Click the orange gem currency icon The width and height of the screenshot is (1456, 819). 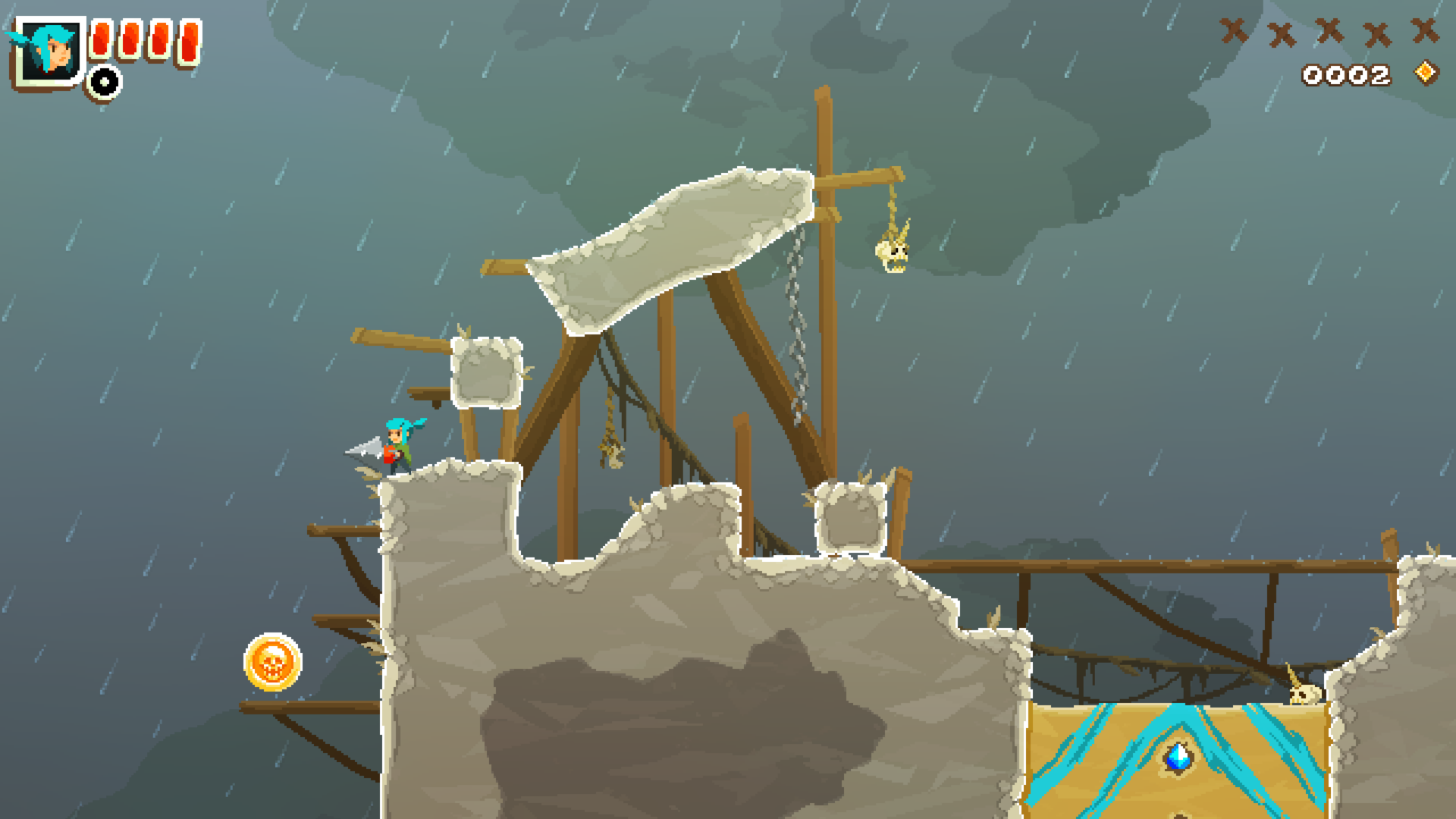[x=1426, y=73]
